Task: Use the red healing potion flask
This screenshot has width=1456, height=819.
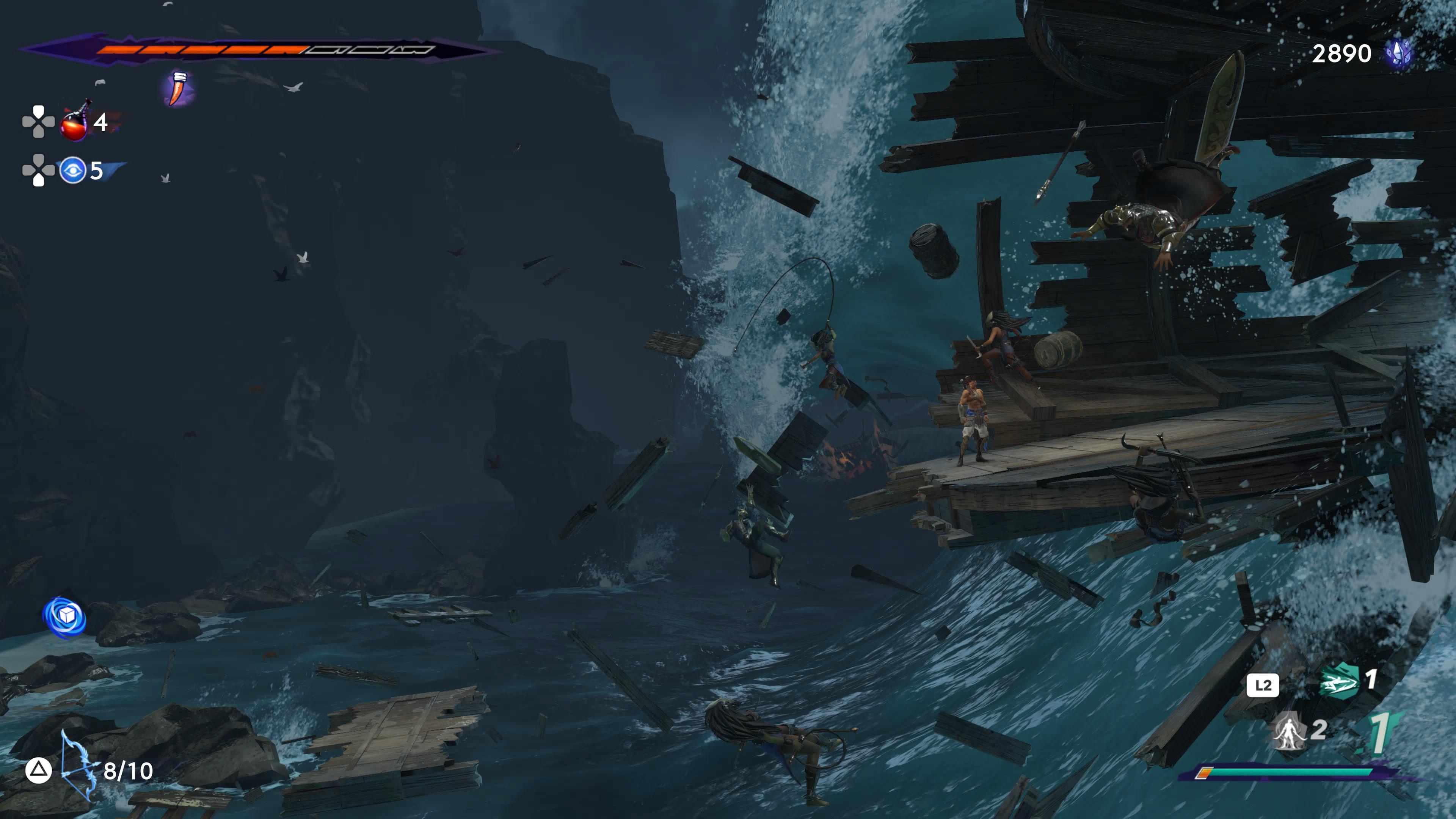Action: coord(75,121)
